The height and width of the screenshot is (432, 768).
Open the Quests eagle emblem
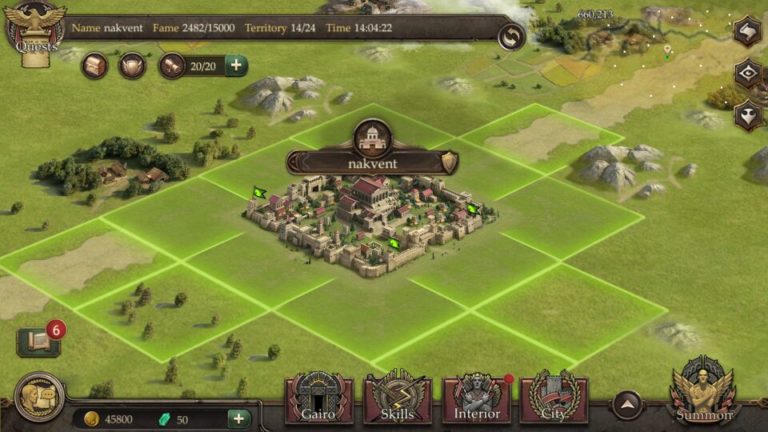tap(35, 30)
